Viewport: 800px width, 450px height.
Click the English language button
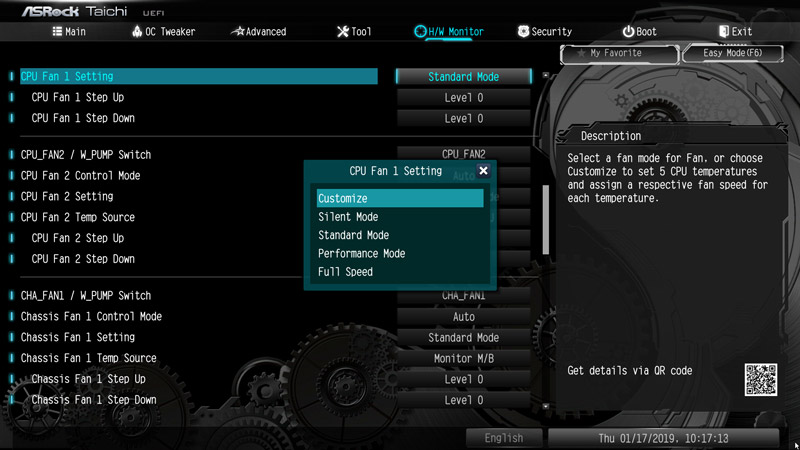[504, 438]
